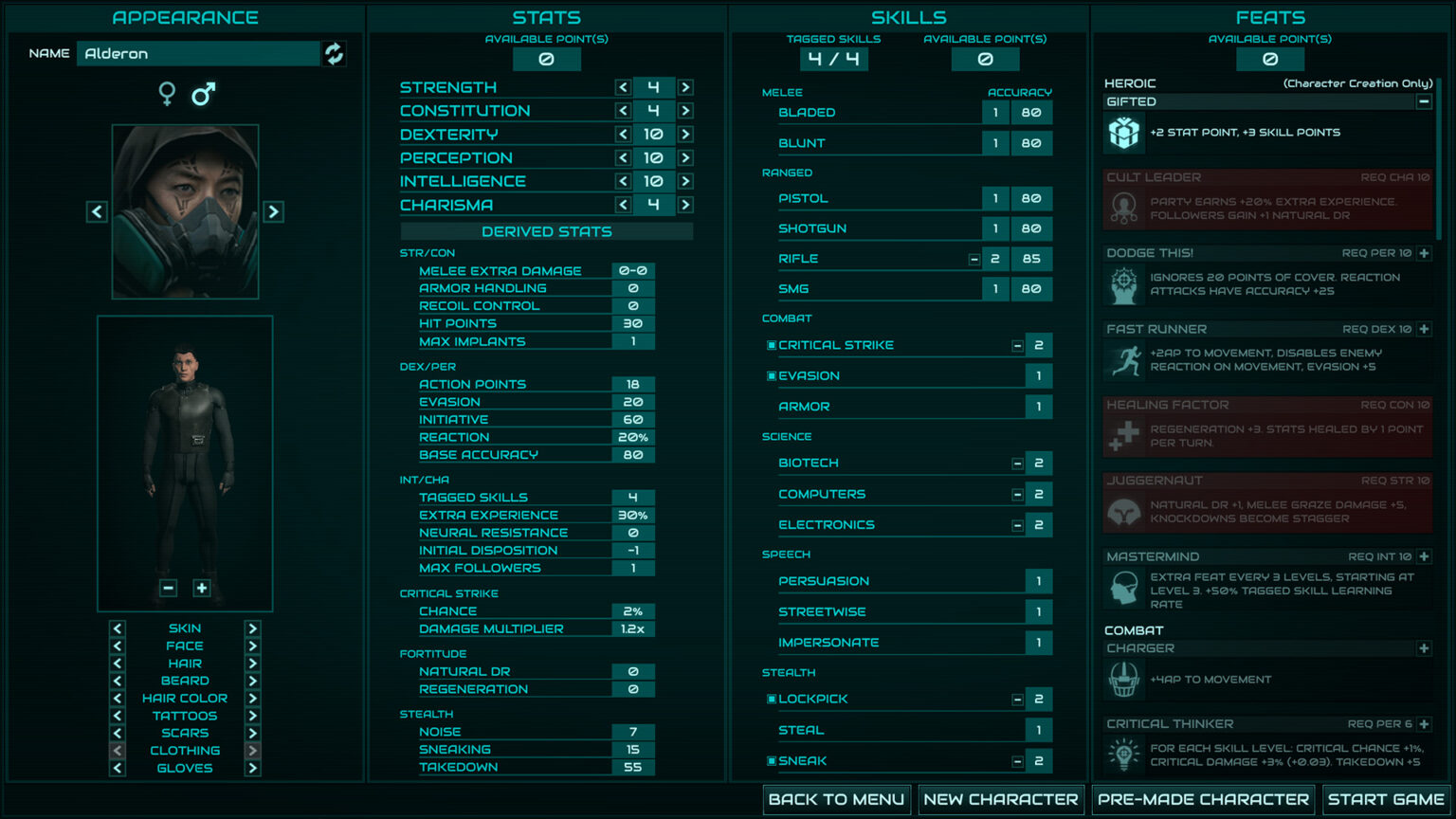
Task: Click the Critical Thinker lightbulb icon
Action: click(x=1123, y=756)
